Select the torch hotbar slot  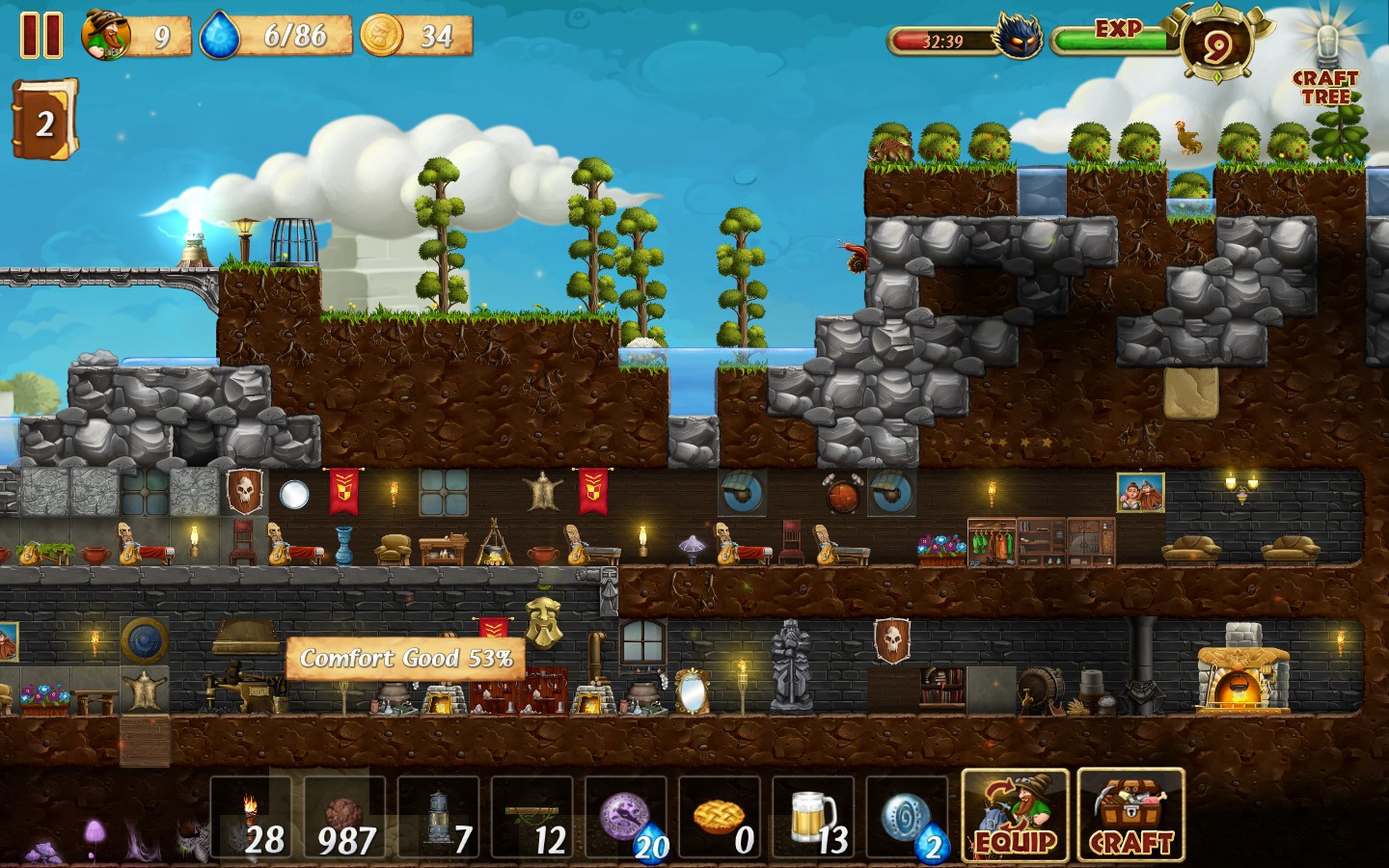pos(250,818)
